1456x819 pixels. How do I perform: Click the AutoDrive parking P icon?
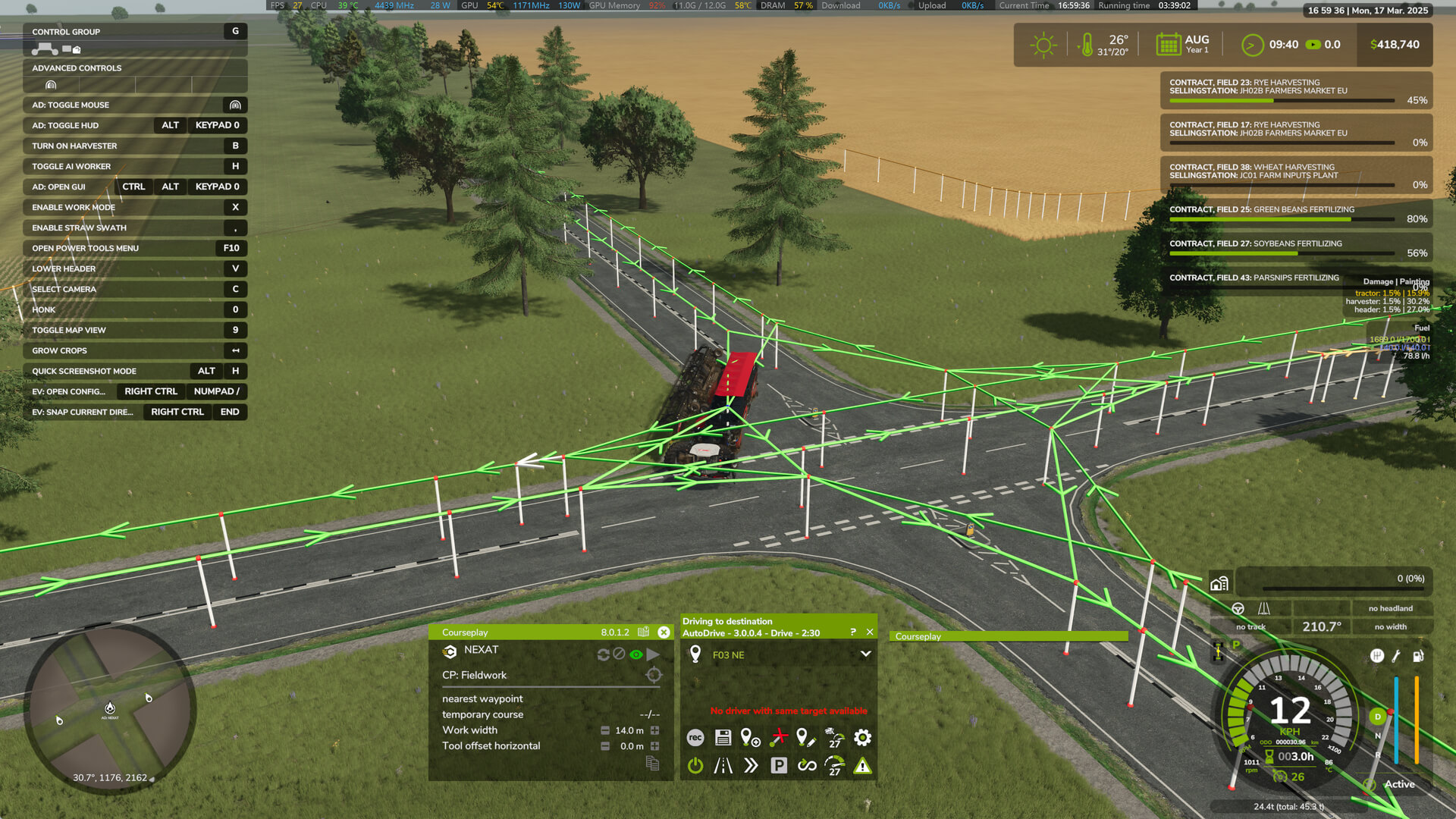tap(779, 766)
